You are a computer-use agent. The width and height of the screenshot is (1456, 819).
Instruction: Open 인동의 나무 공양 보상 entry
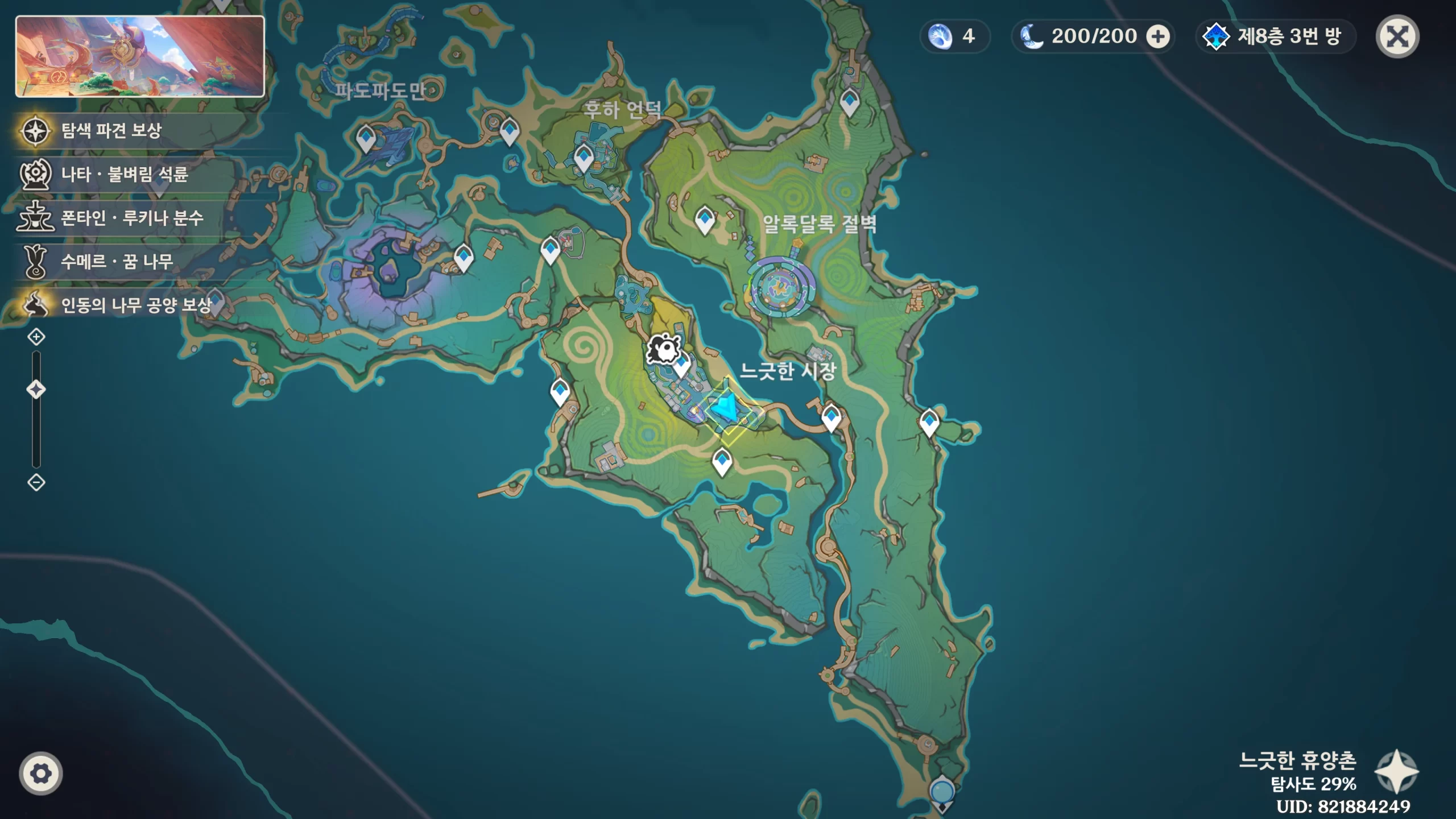[135, 305]
